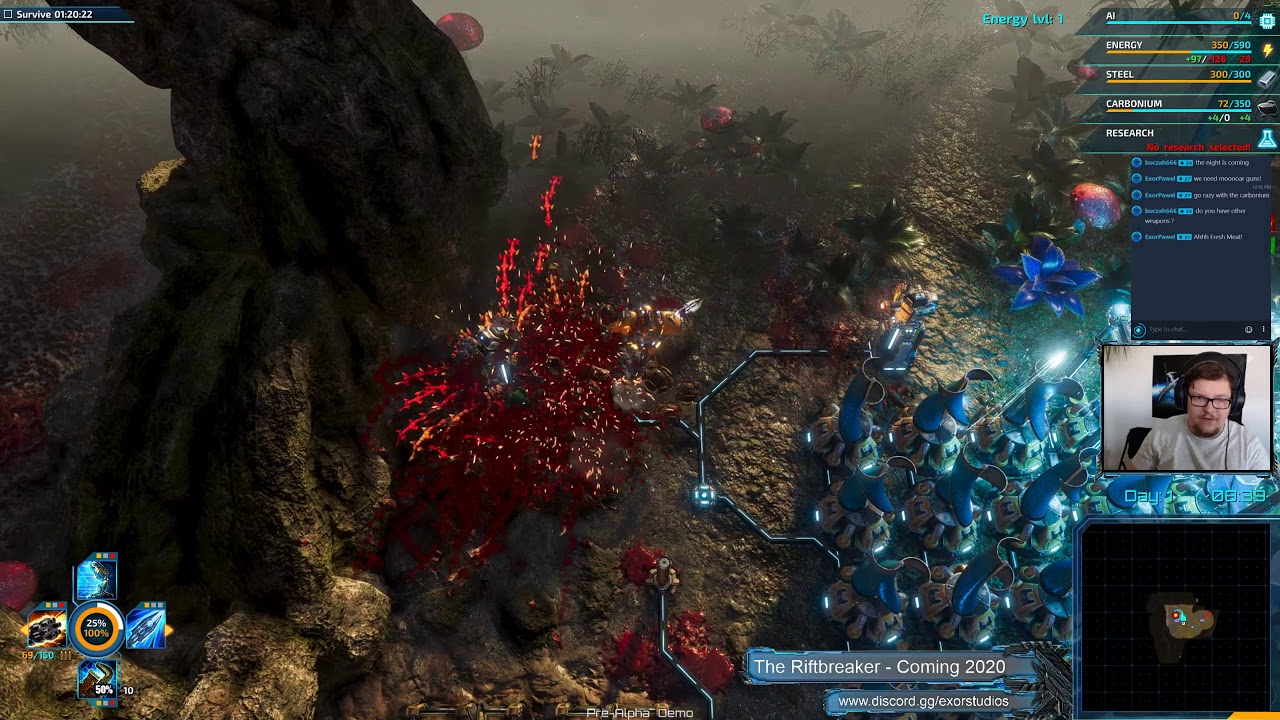
Task: Open the emoji picker in chat
Action: [x=1248, y=329]
